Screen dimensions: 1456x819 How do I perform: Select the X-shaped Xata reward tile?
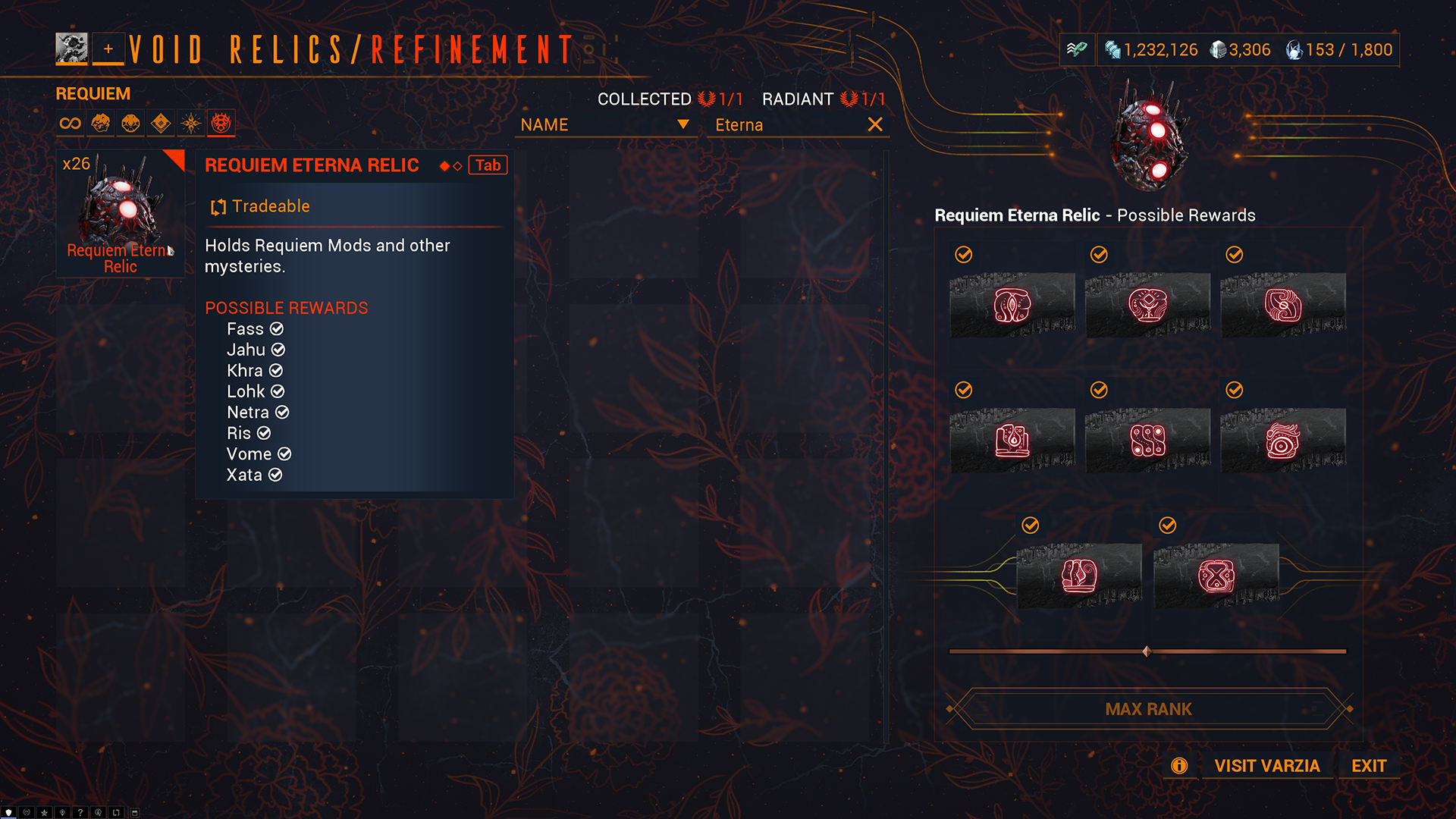tap(1216, 576)
